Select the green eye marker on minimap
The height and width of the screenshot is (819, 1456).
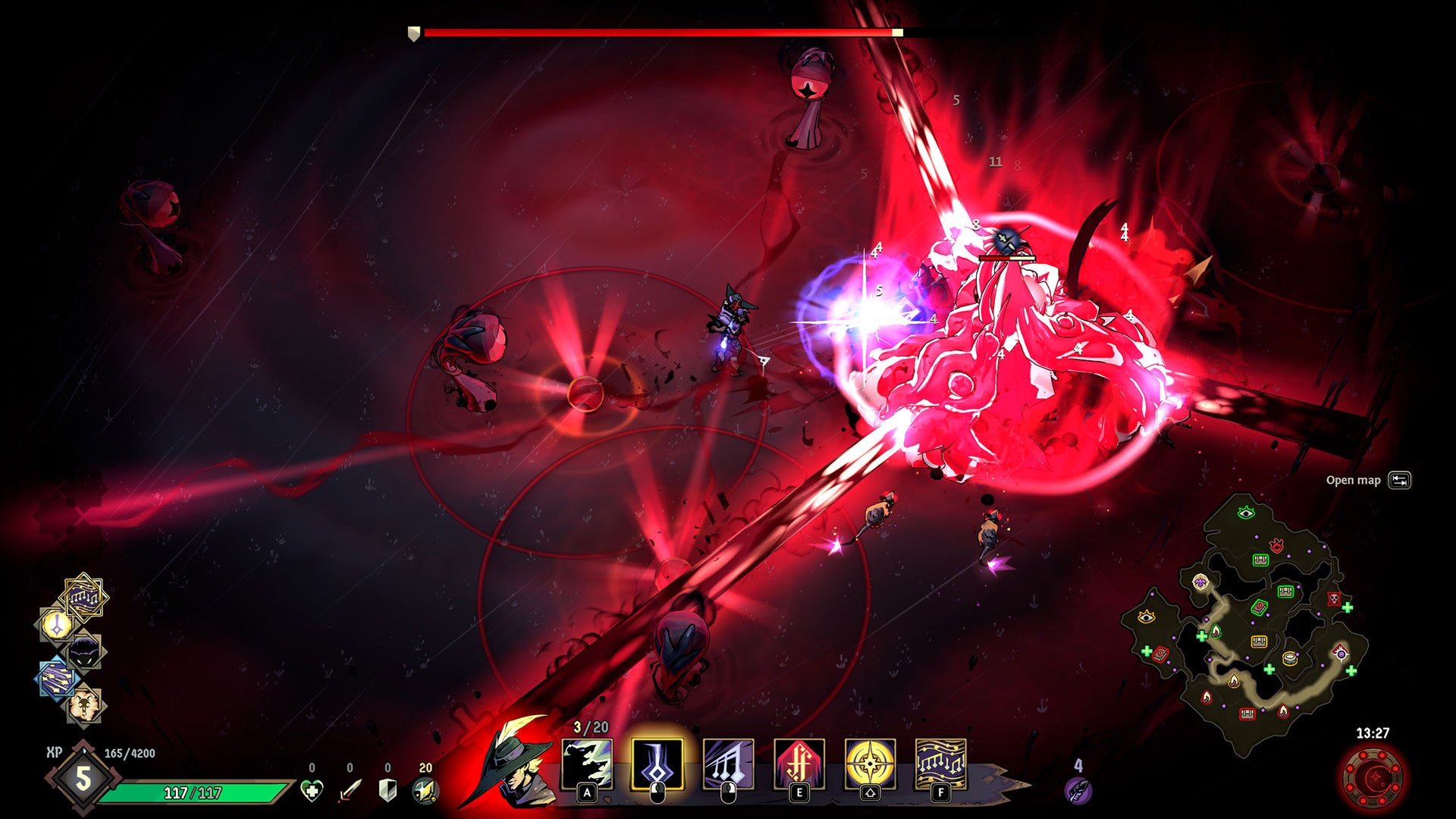pyautogui.click(x=1245, y=513)
